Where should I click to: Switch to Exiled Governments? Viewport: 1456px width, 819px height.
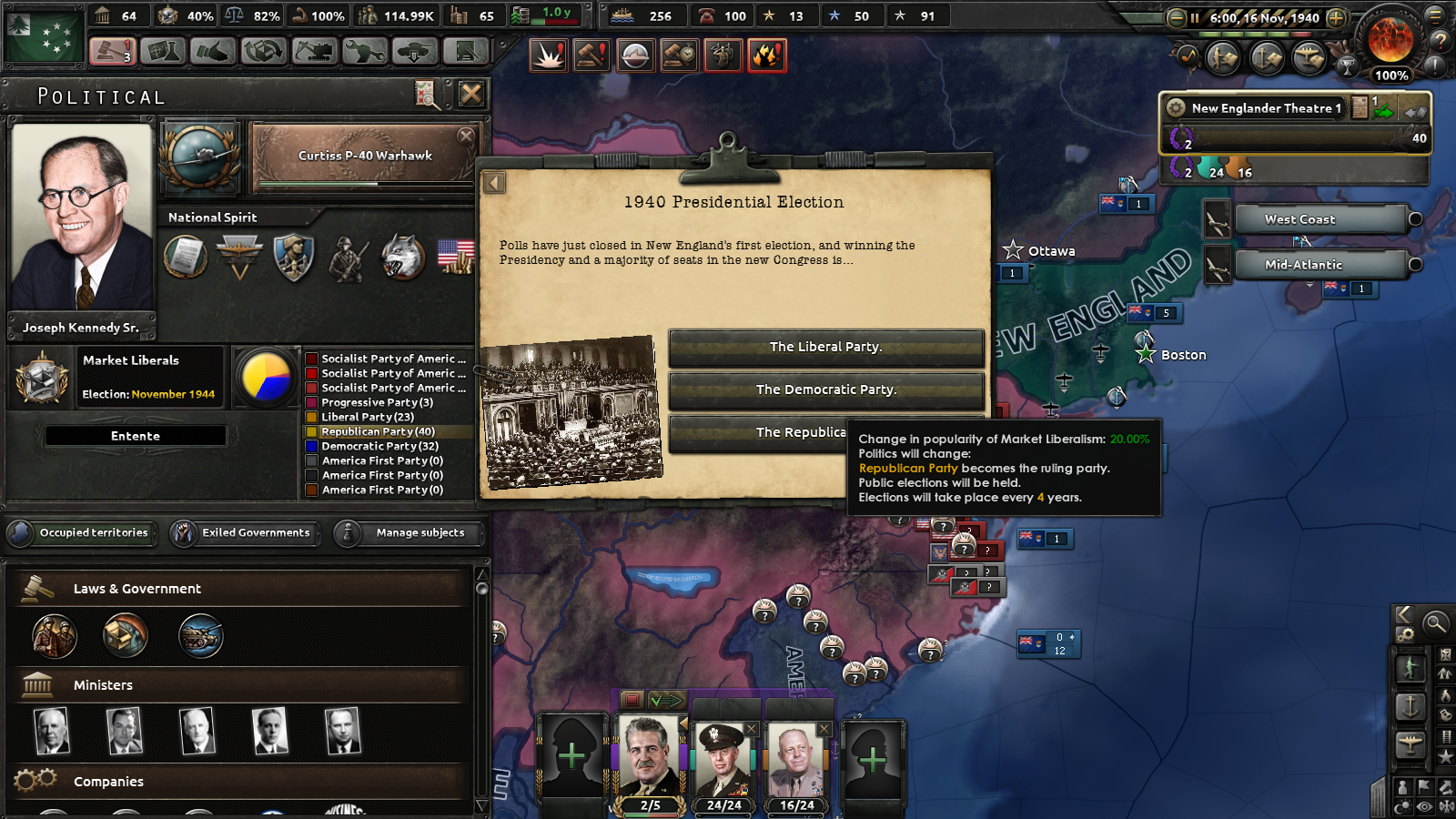(x=244, y=533)
